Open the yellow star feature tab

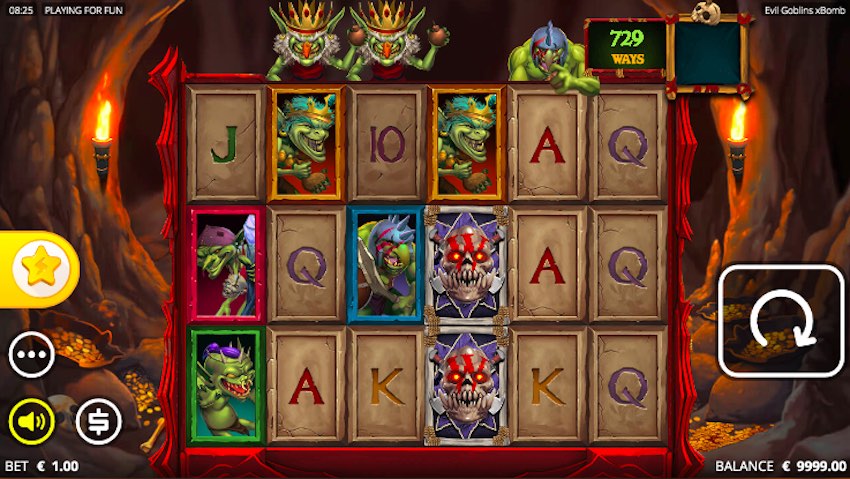38,268
